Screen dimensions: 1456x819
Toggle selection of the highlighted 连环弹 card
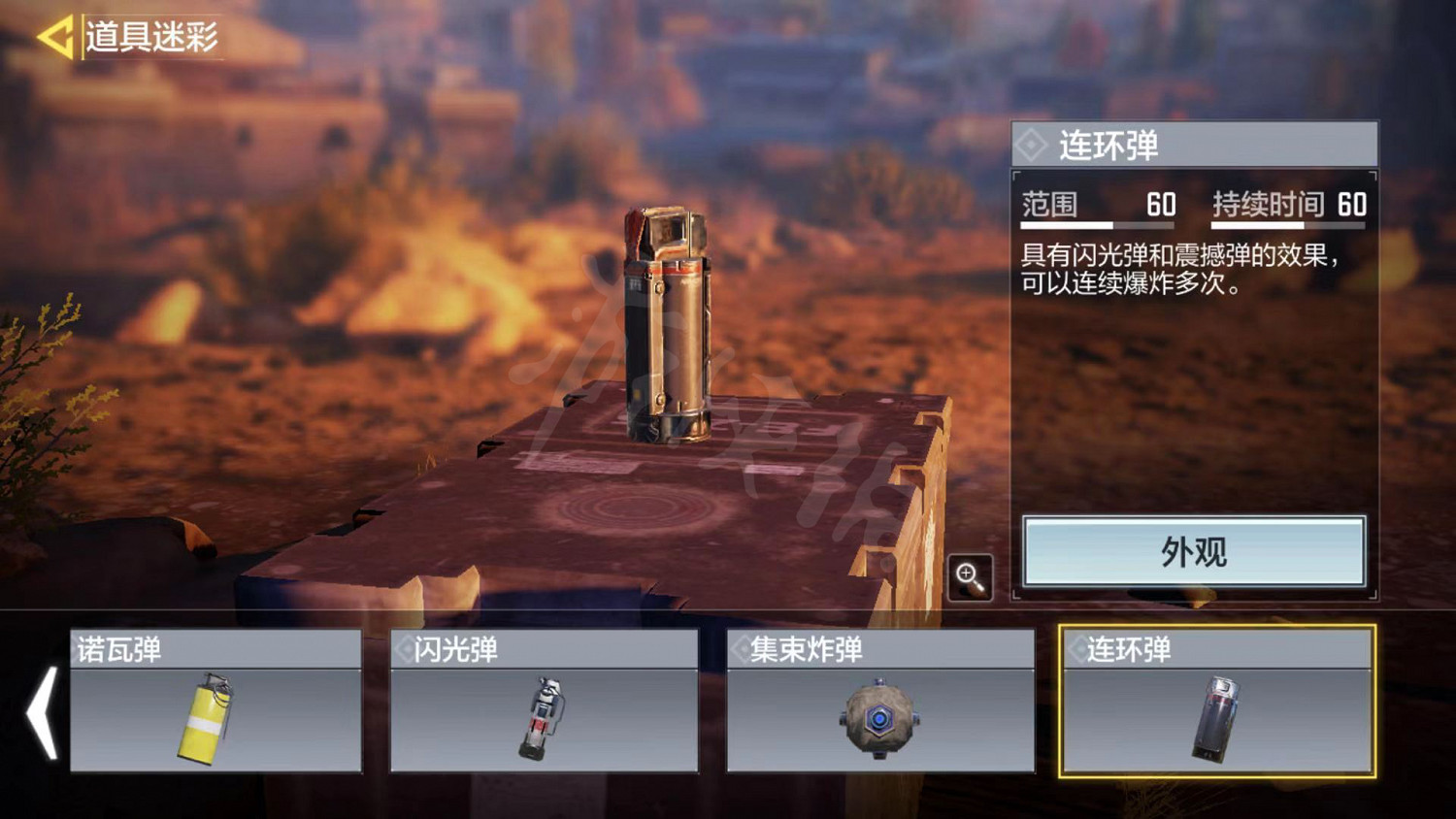point(1218,708)
